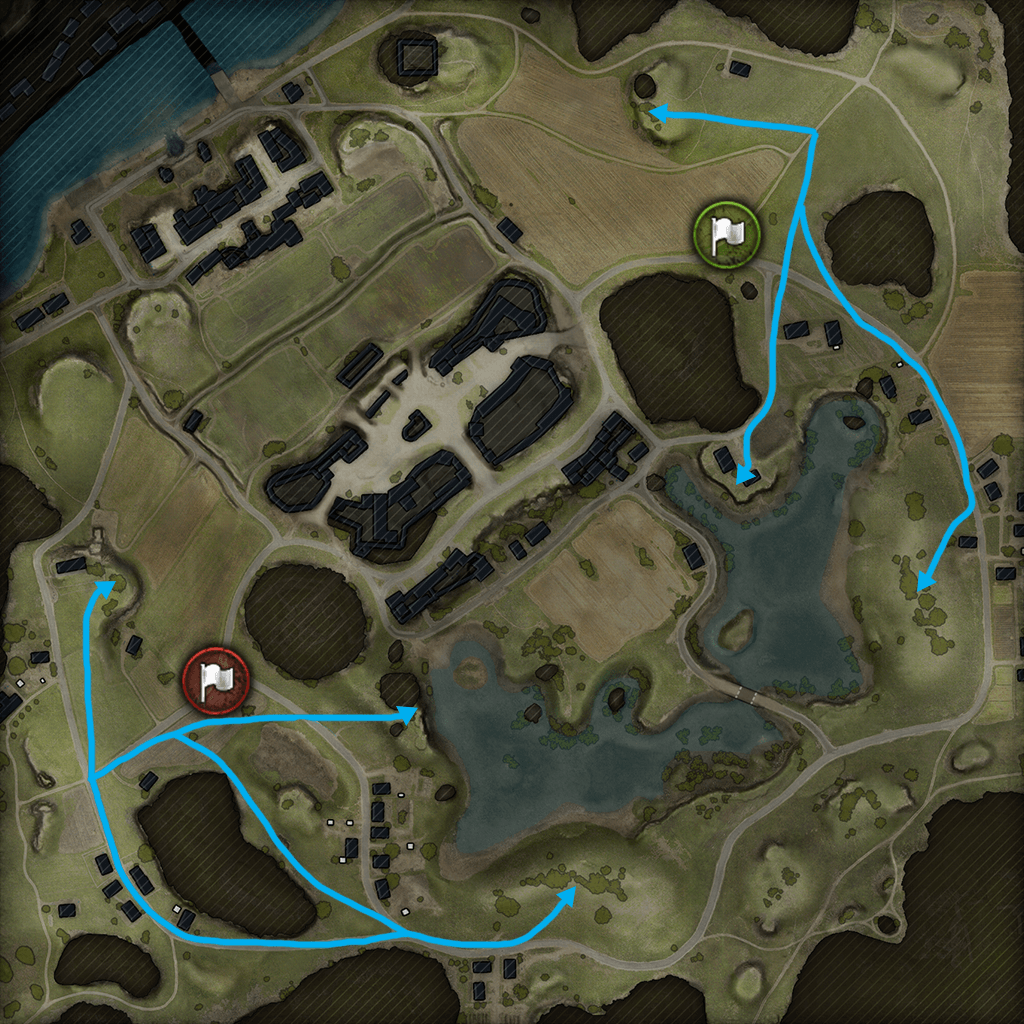The height and width of the screenshot is (1024, 1024).
Task: Select the red enemy base flag marker
Action: coord(215,681)
